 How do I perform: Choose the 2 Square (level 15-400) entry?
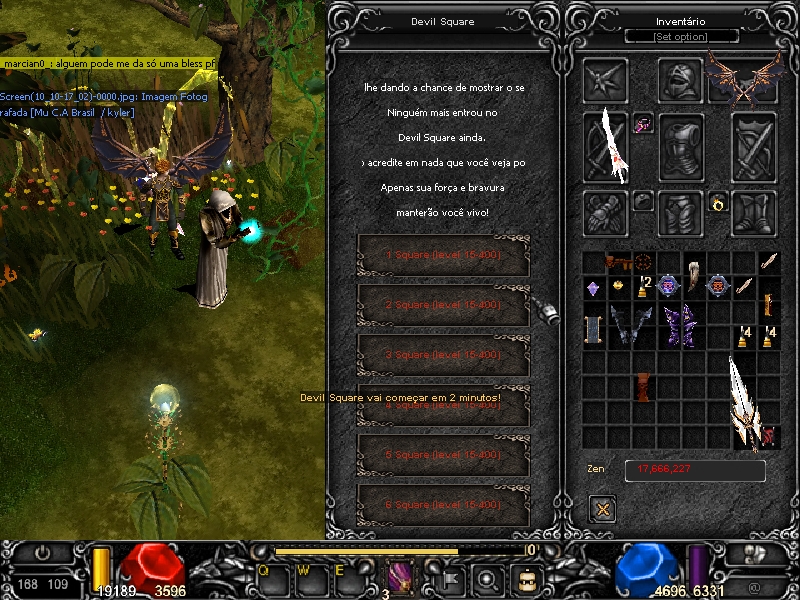[x=443, y=305]
